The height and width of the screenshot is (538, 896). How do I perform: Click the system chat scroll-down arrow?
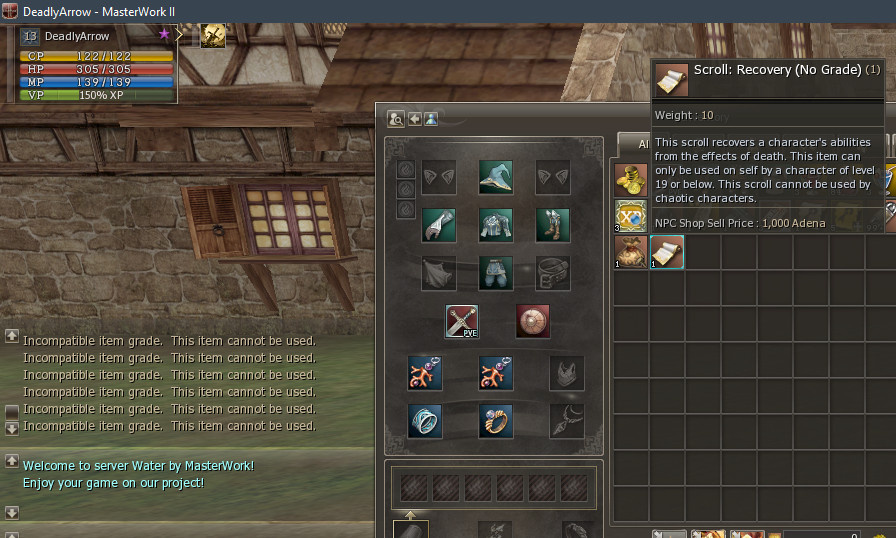pos(12,428)
